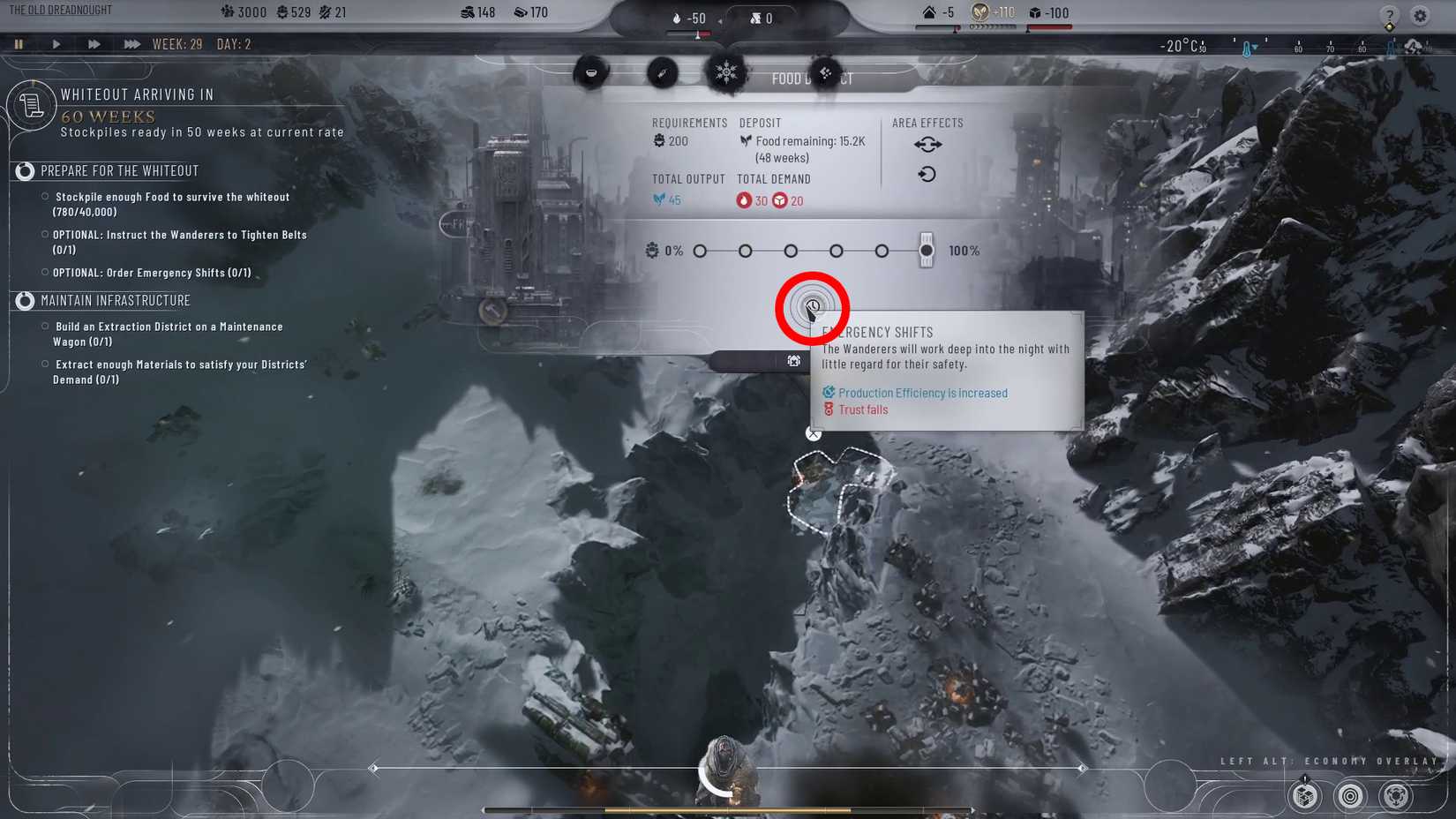
Task: Select the objective circle next to Stockpile enough Food
Action: tap(45, 196)
